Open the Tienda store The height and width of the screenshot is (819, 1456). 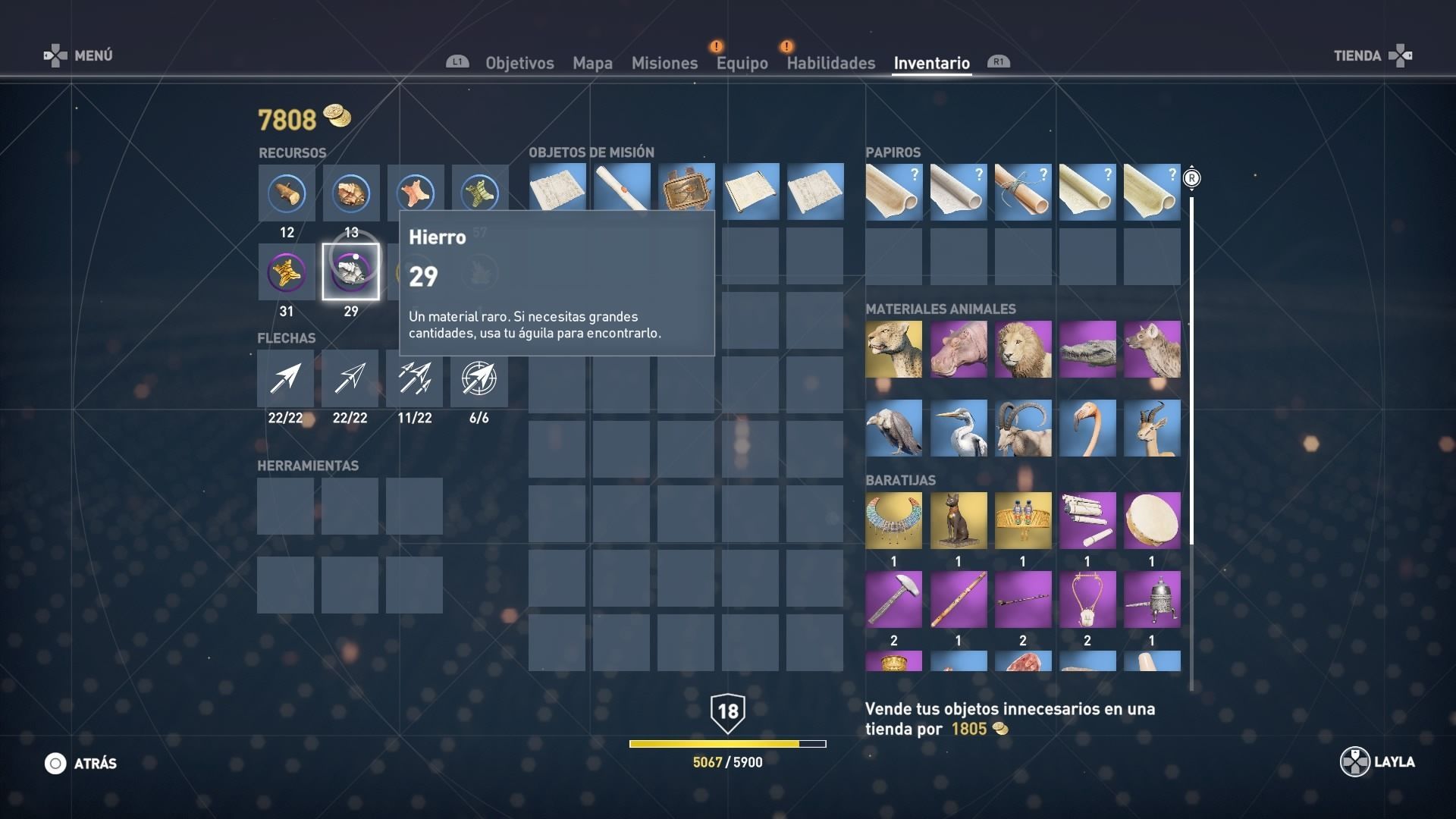[1373, 55]
